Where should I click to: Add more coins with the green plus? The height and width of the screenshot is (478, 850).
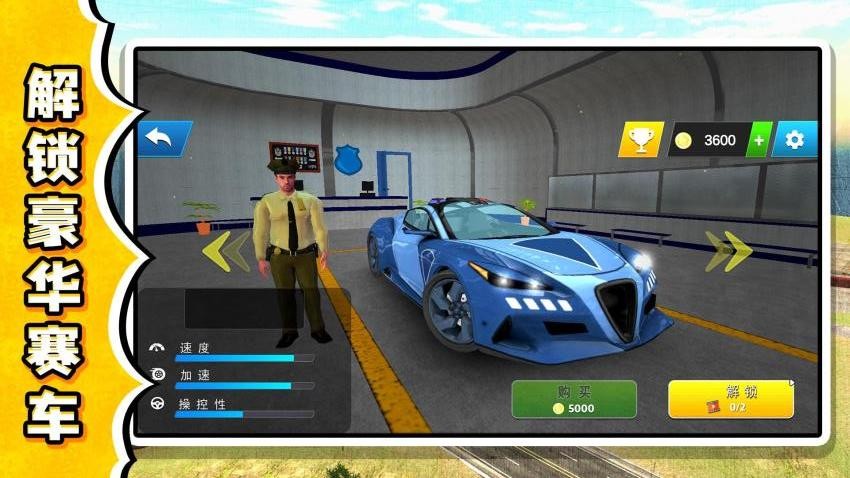point(760,140)
